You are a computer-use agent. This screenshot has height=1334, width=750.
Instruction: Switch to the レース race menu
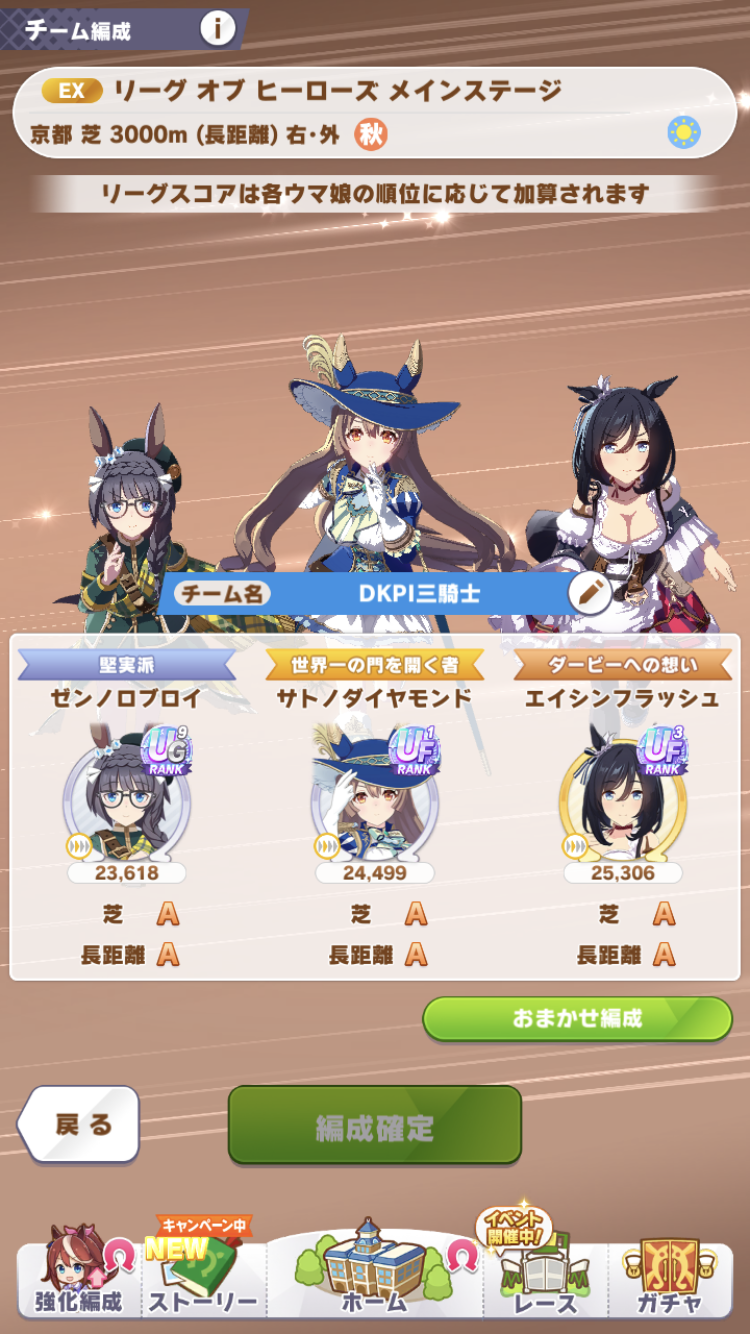tap(546, 1275)
